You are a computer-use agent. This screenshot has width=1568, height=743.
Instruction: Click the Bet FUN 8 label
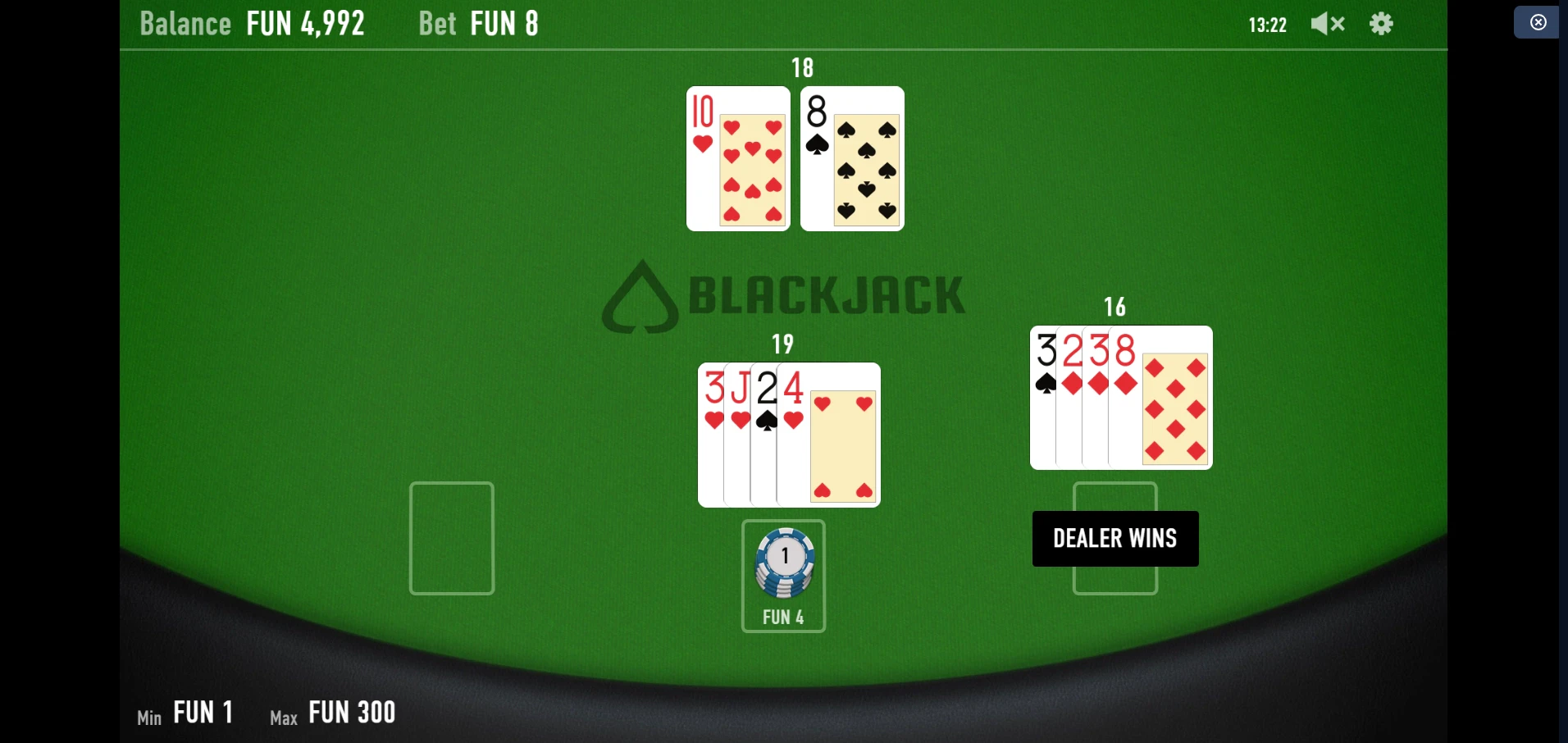478,23
